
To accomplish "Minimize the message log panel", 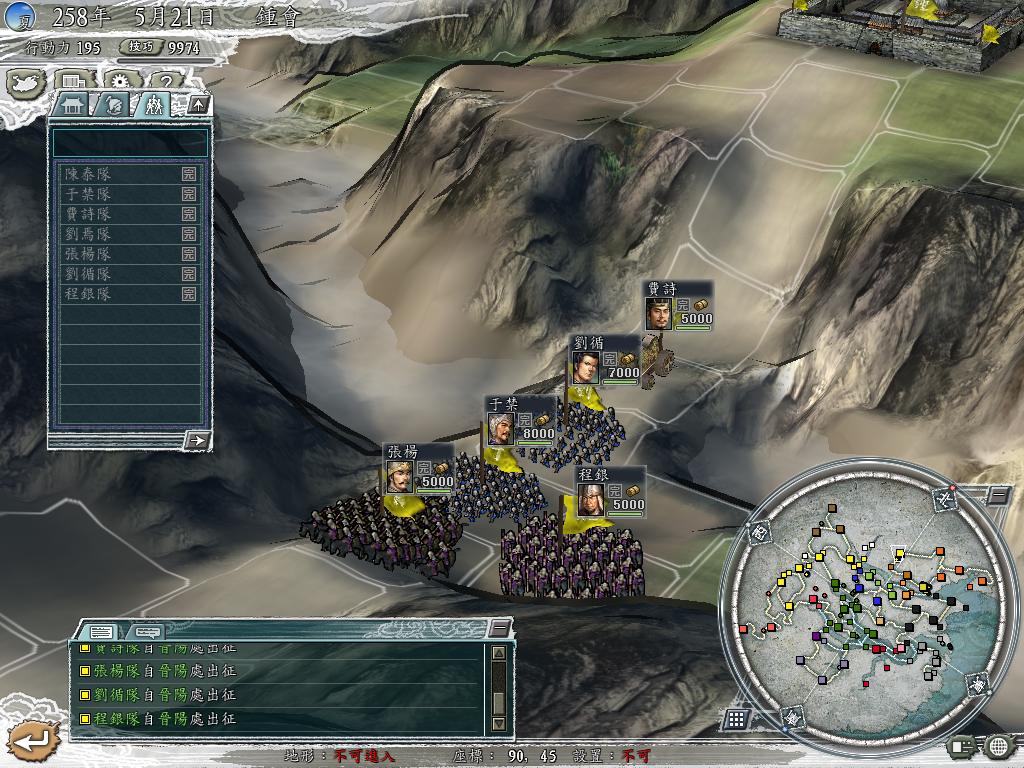I will 500,628.
